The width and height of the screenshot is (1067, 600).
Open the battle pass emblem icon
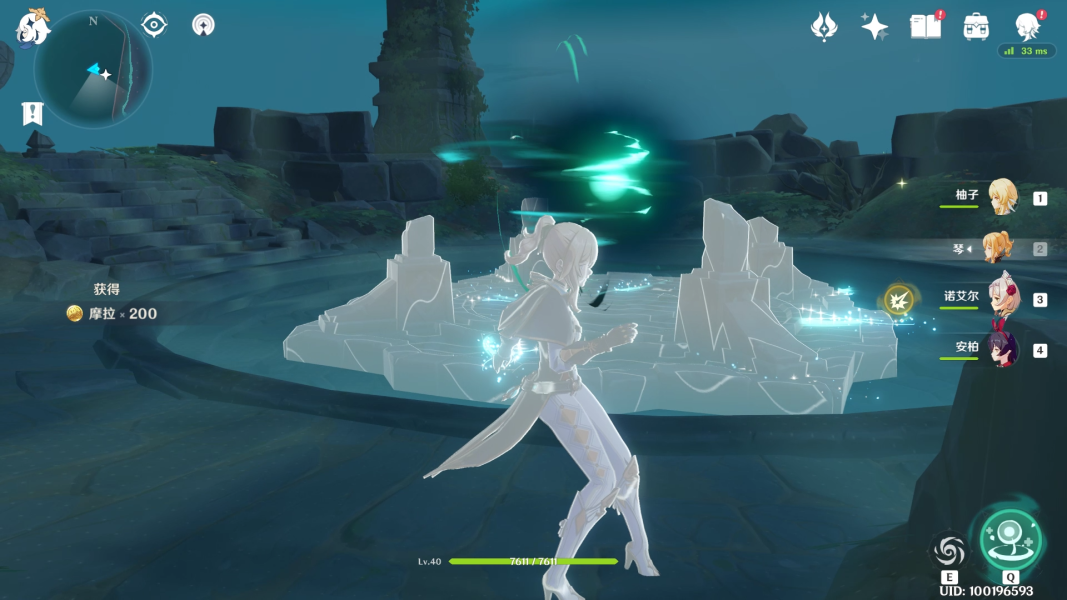point(823,27)
